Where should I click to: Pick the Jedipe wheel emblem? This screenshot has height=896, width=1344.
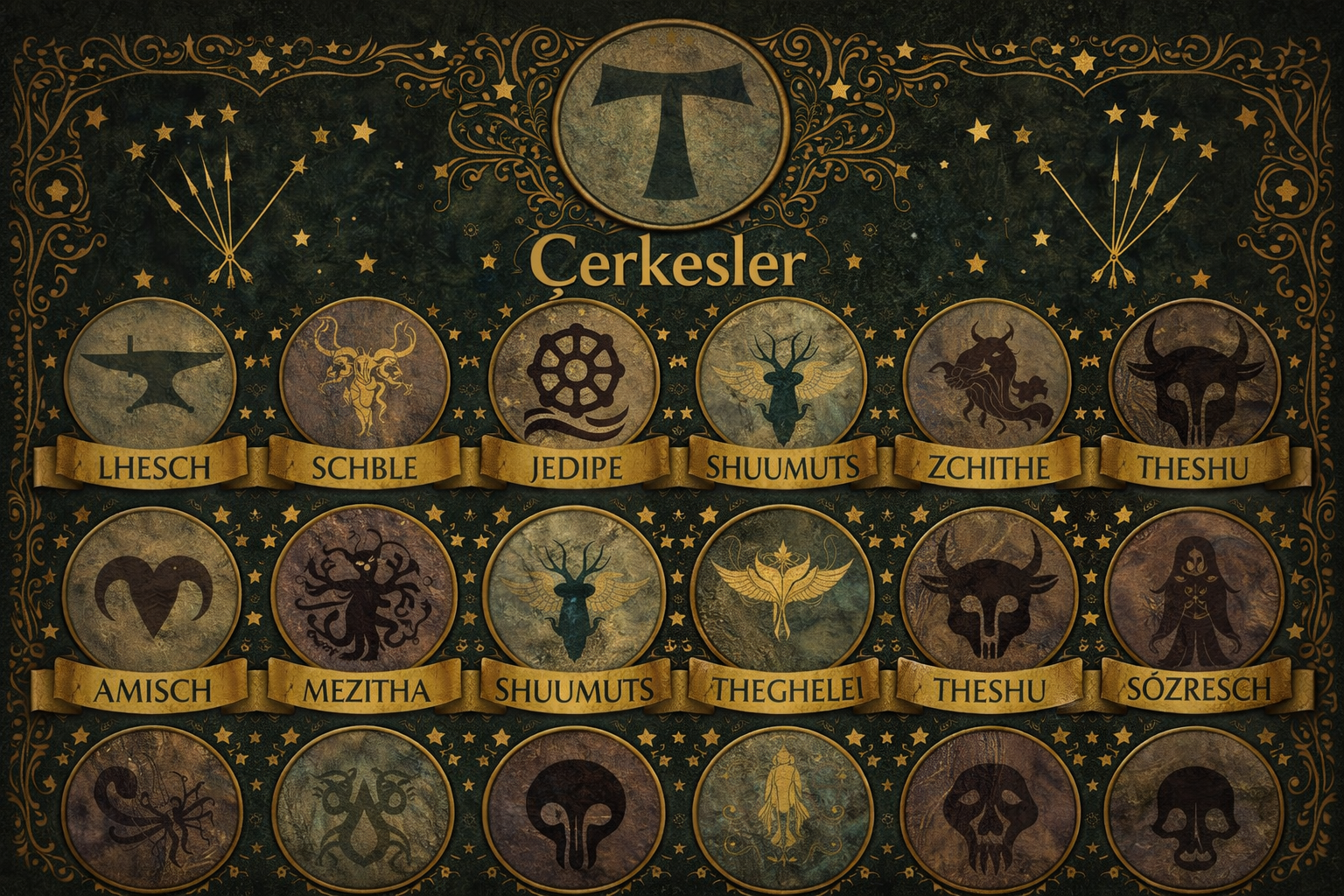tap(575, 376)
